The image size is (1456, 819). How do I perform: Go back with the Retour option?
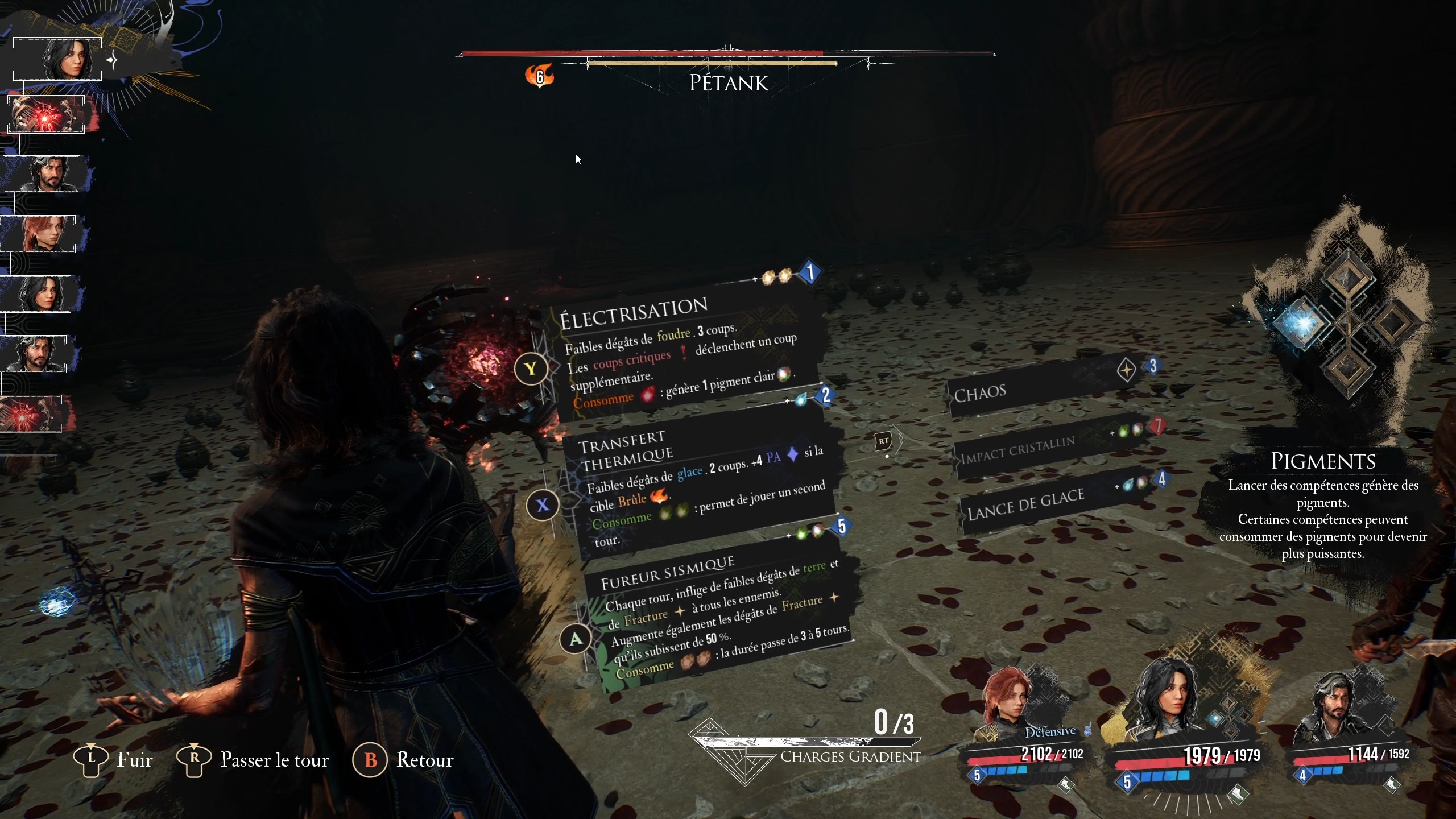click(404, 760)
